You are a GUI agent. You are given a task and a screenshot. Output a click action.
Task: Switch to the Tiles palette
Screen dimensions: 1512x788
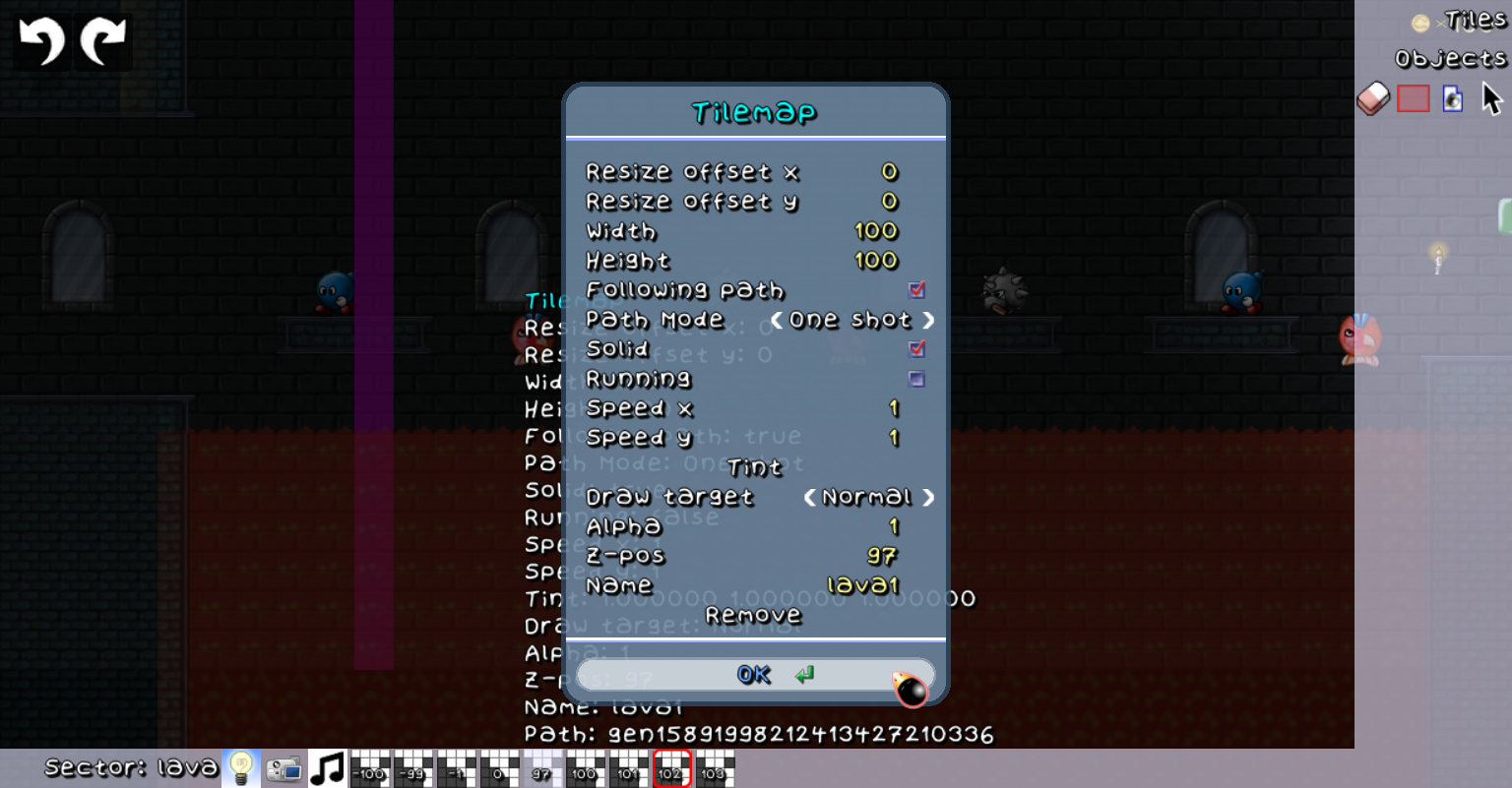(x=1475, y=21)
